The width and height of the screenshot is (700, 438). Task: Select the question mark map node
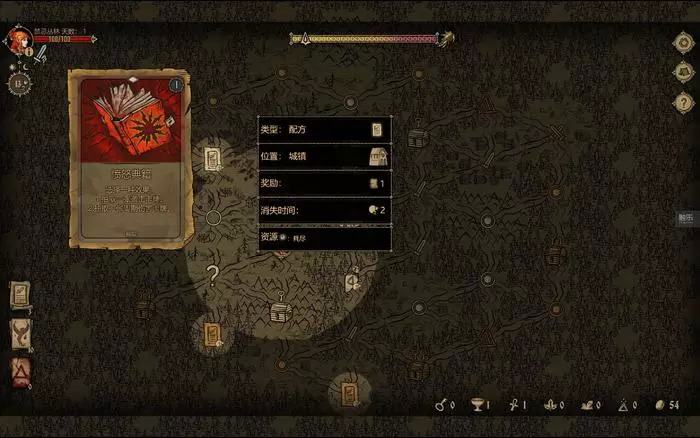[x=212, y=271]
